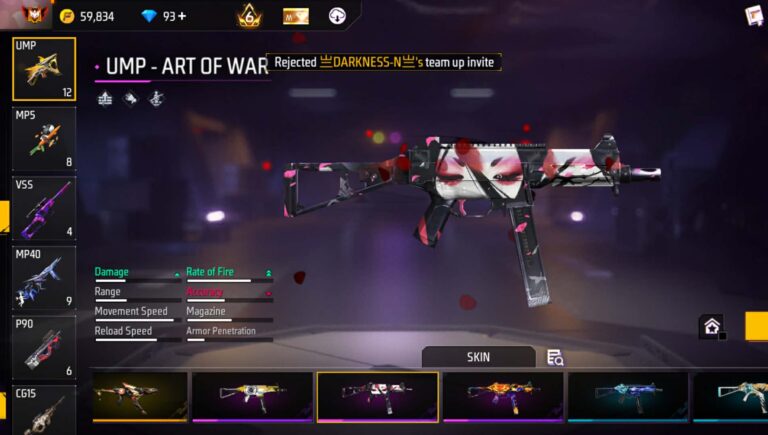
Task: Pick the orange flame UMP skin thumbnail
Action: click(x=503, y=396)
